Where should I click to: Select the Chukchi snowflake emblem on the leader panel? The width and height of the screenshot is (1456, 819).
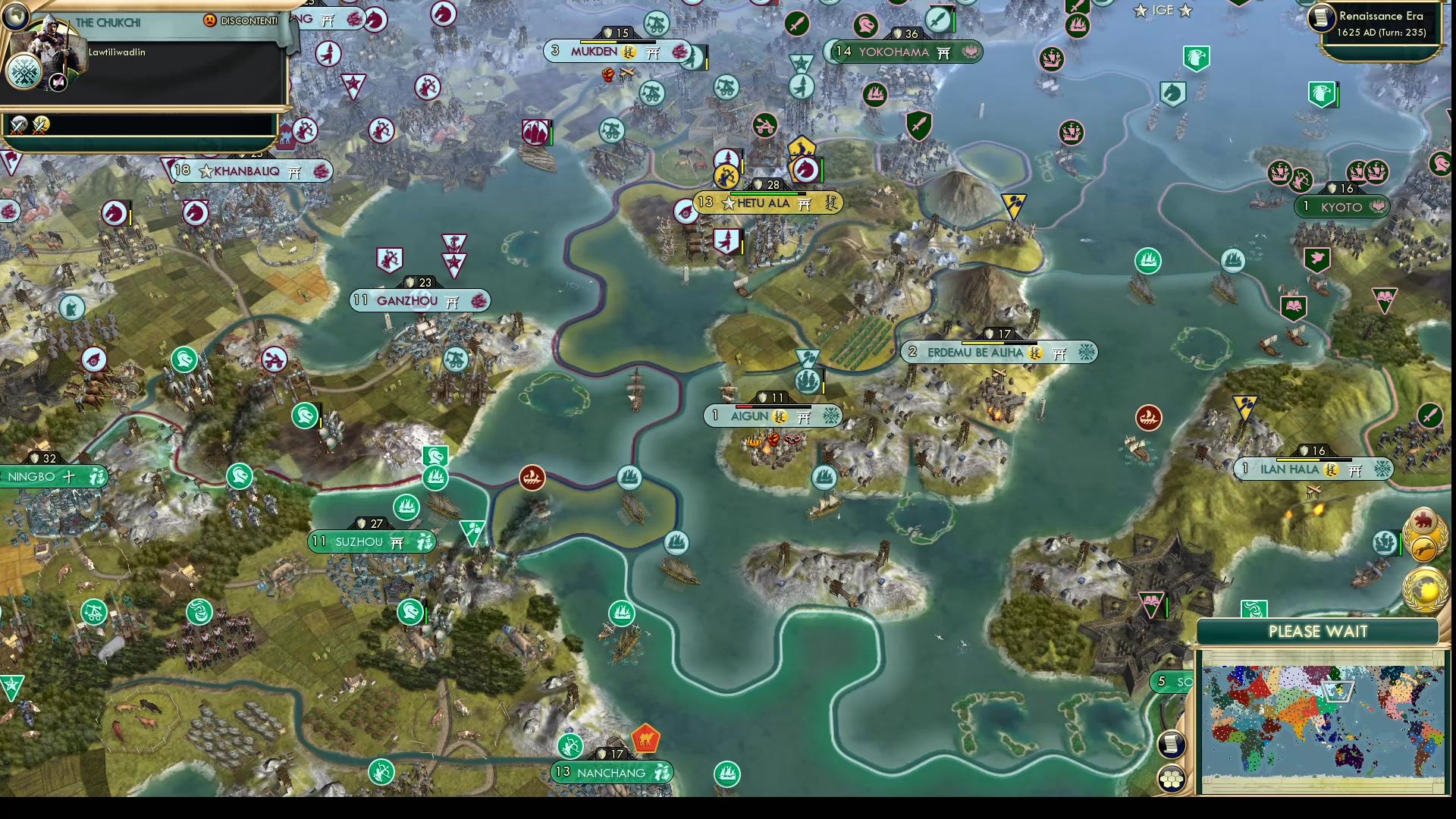click(x=23, y=72)
